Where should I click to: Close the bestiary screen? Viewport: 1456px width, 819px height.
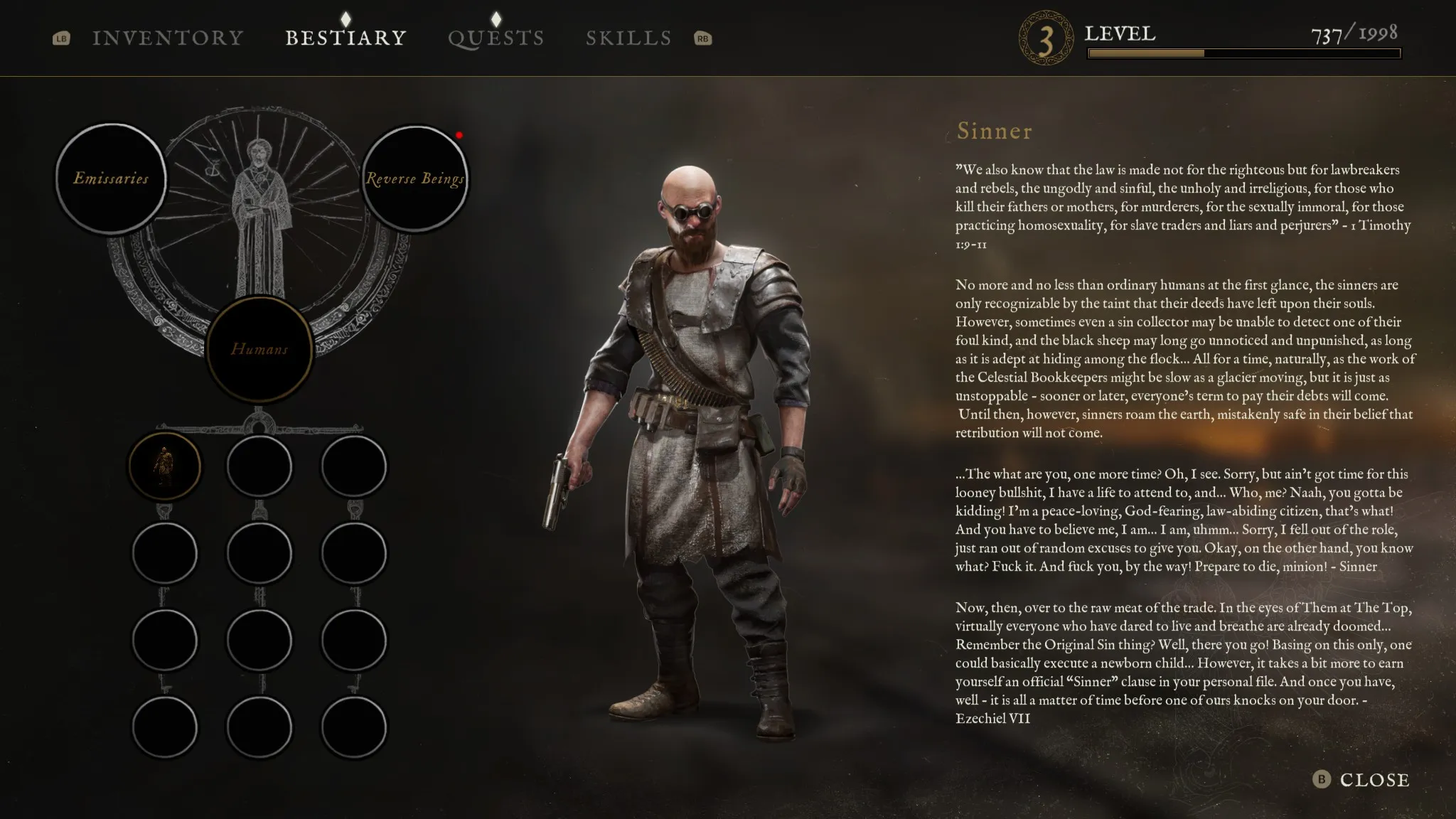[1362, 780]
